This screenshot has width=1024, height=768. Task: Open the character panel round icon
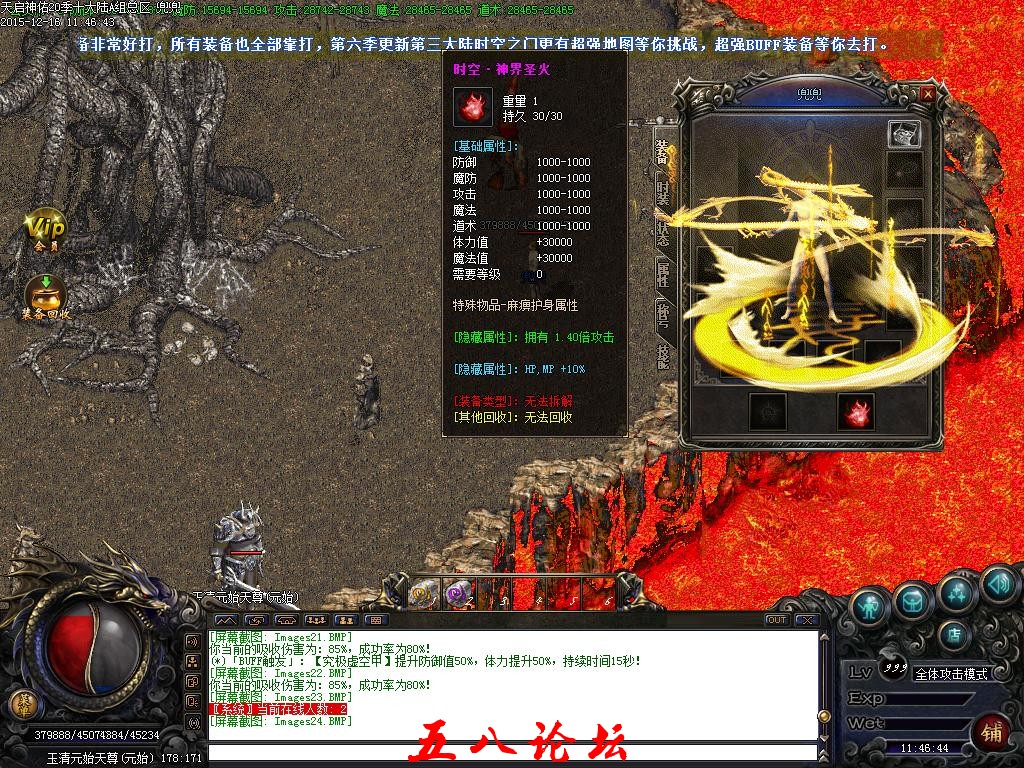pos(872,605)
